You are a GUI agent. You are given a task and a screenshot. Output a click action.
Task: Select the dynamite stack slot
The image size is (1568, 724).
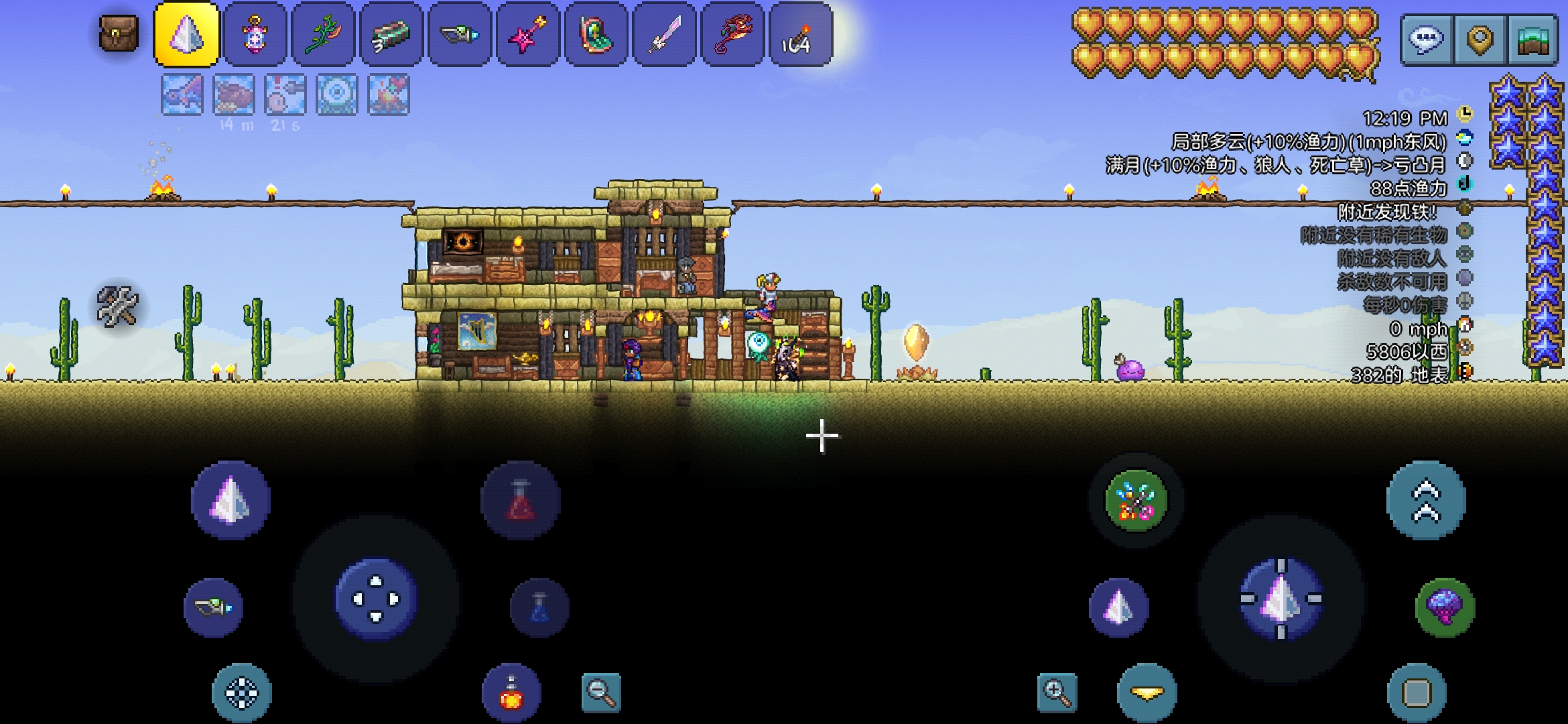(x=800, y=34)
